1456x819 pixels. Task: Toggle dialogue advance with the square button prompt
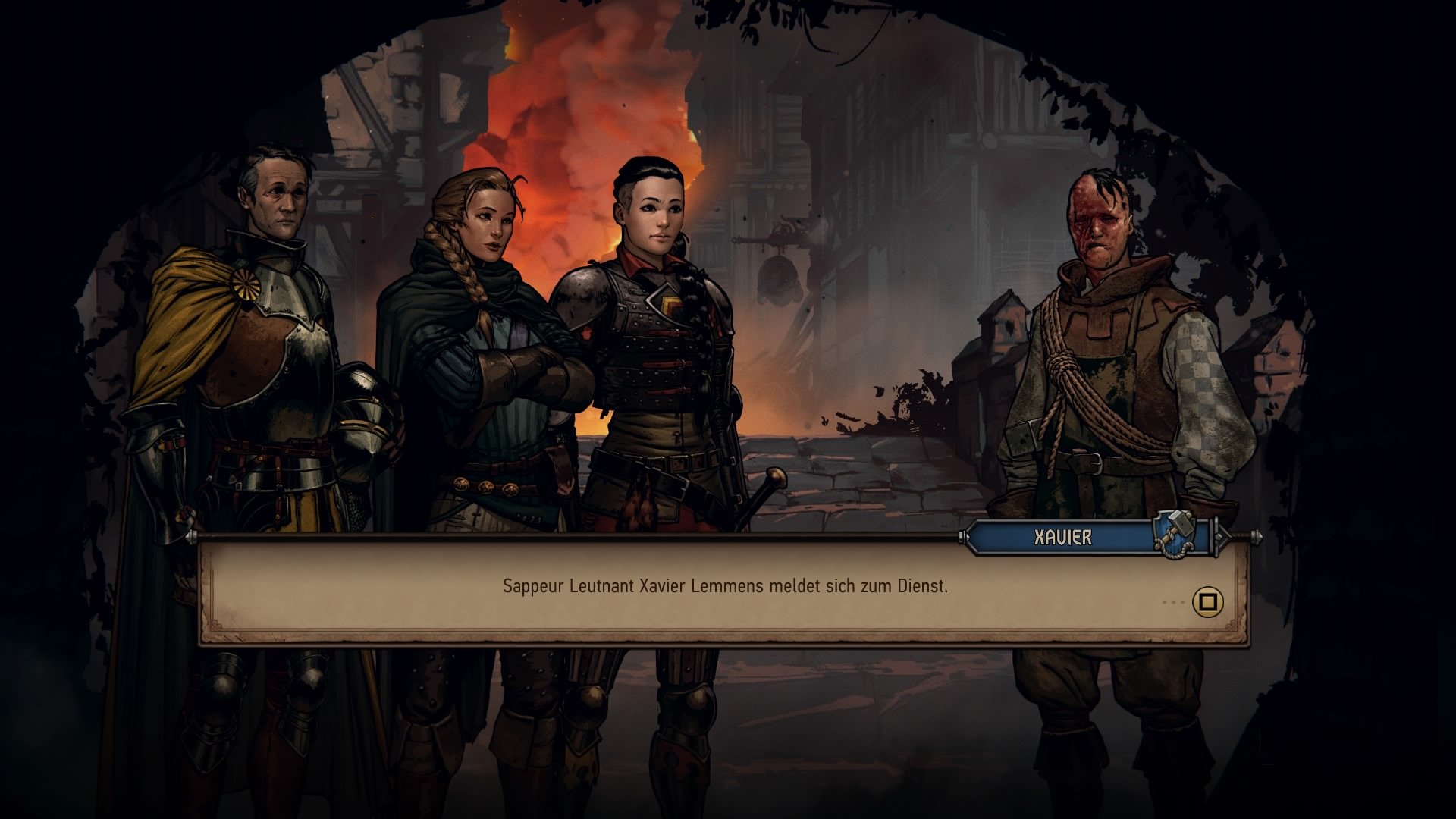(x=1207, y=601)
